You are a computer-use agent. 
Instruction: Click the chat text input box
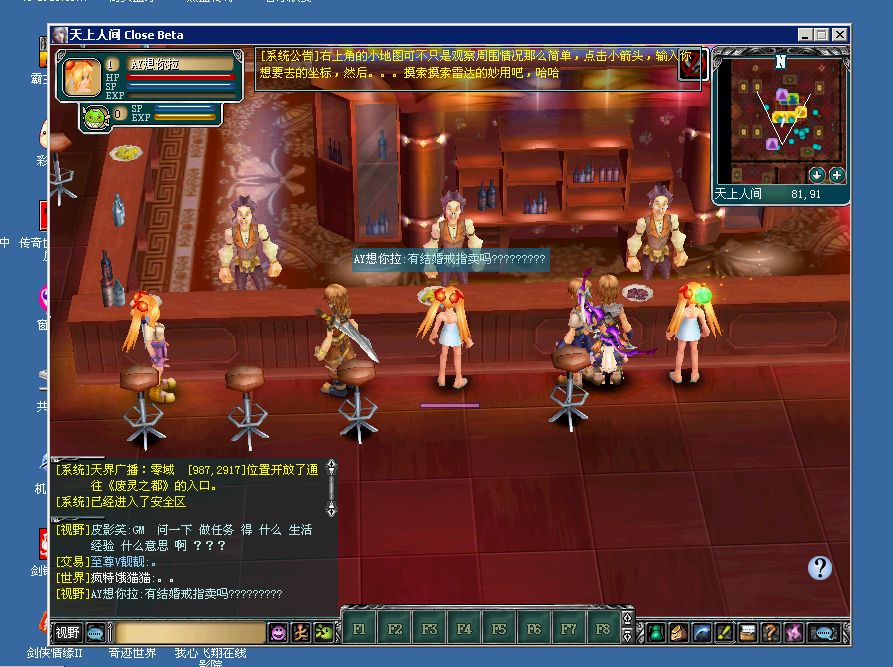coord(188,632)
